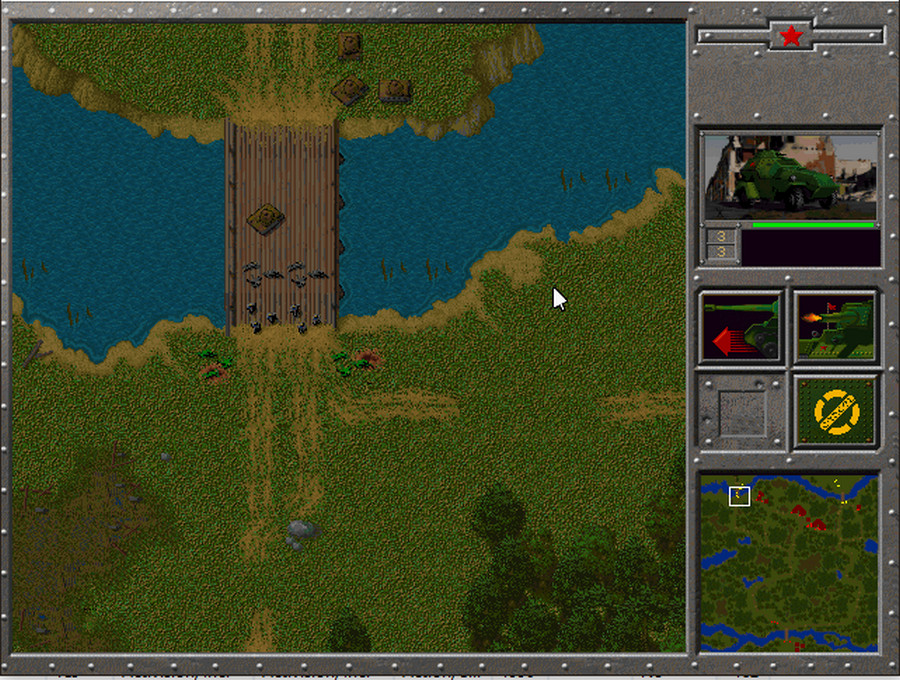
Task: Click the tactical minimap
Action: (x=789, y=562)
